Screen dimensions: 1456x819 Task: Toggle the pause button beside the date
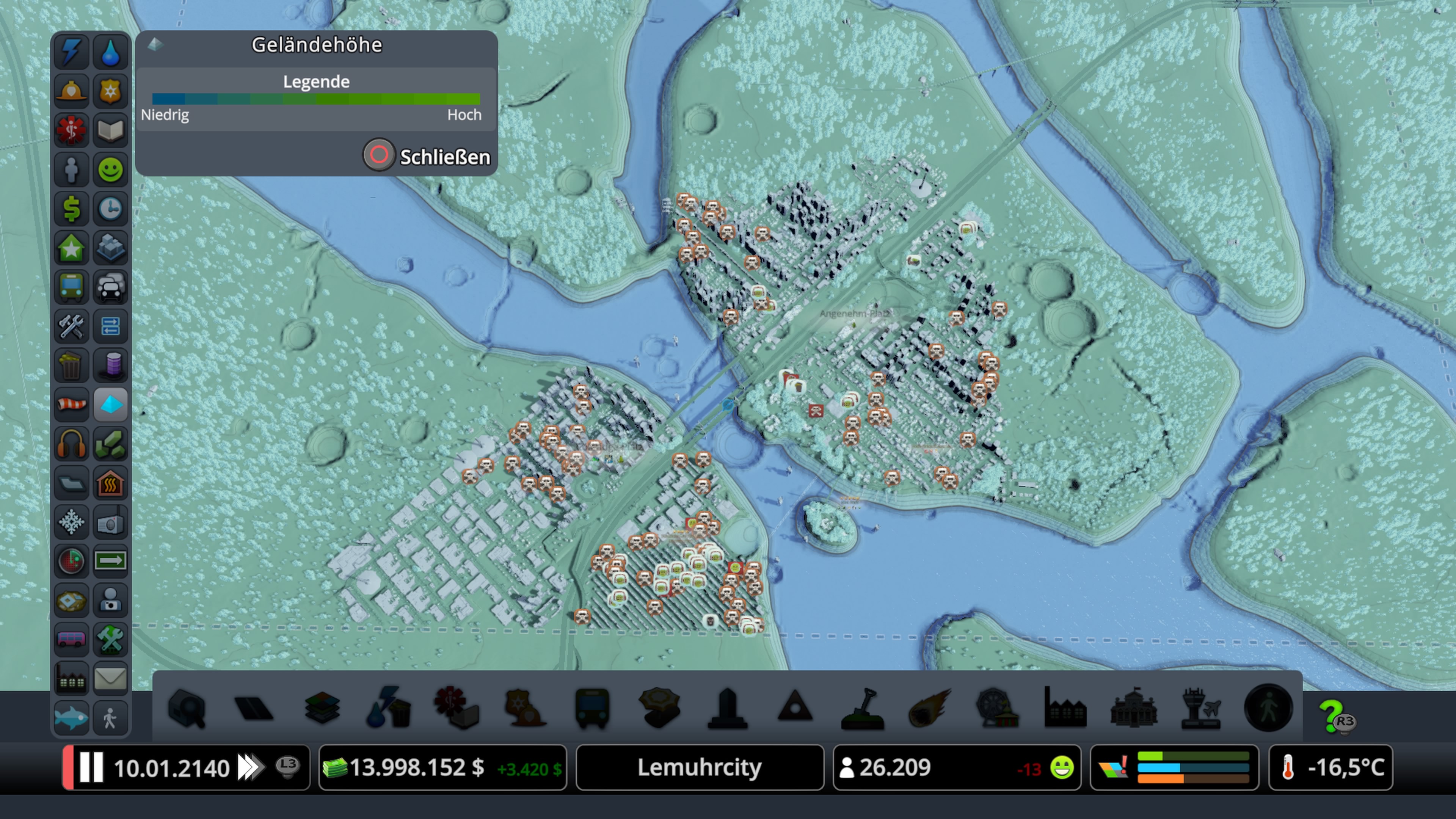91,767
